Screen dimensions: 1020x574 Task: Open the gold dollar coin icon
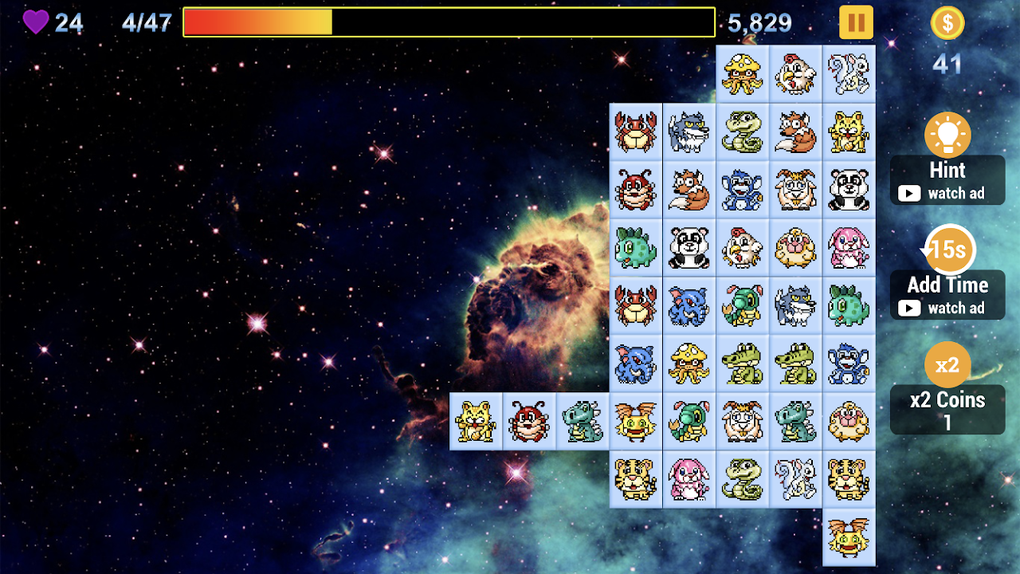pyautogui.click(x=947, y=22)
